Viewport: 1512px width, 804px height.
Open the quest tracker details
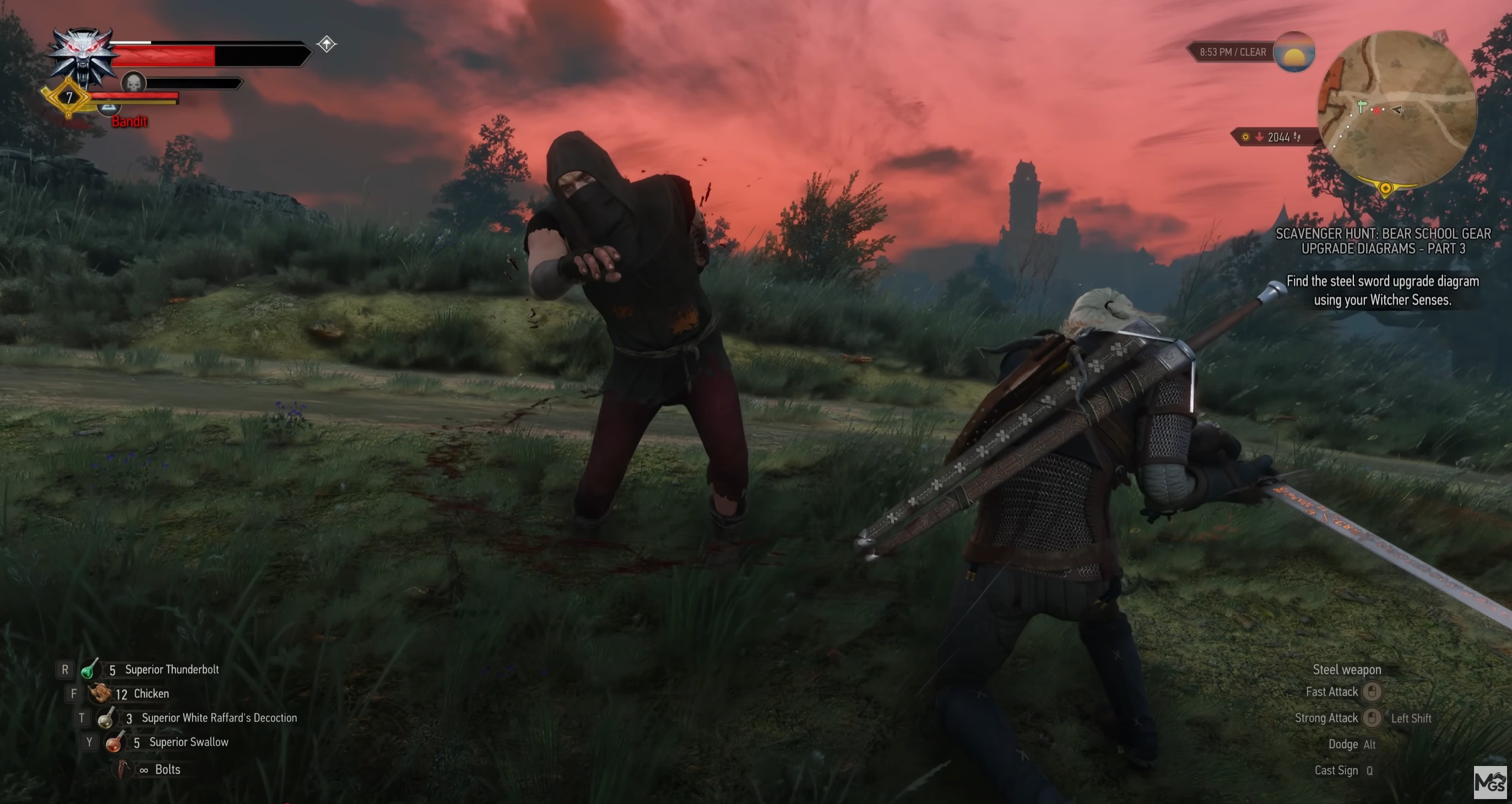point(1383,291)
